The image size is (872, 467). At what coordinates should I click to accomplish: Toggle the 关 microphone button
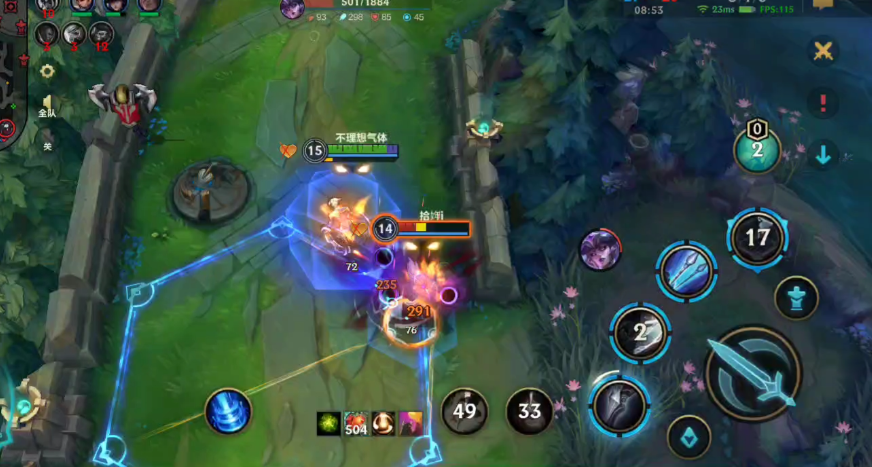pos(47,143)
